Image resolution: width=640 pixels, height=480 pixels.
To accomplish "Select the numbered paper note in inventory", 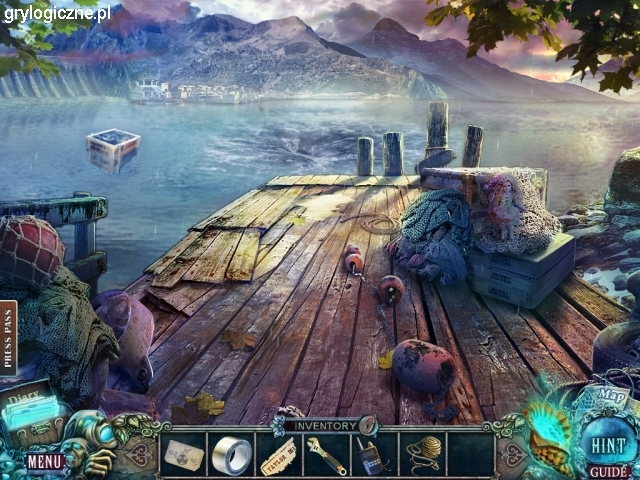I will pos(184,455).
